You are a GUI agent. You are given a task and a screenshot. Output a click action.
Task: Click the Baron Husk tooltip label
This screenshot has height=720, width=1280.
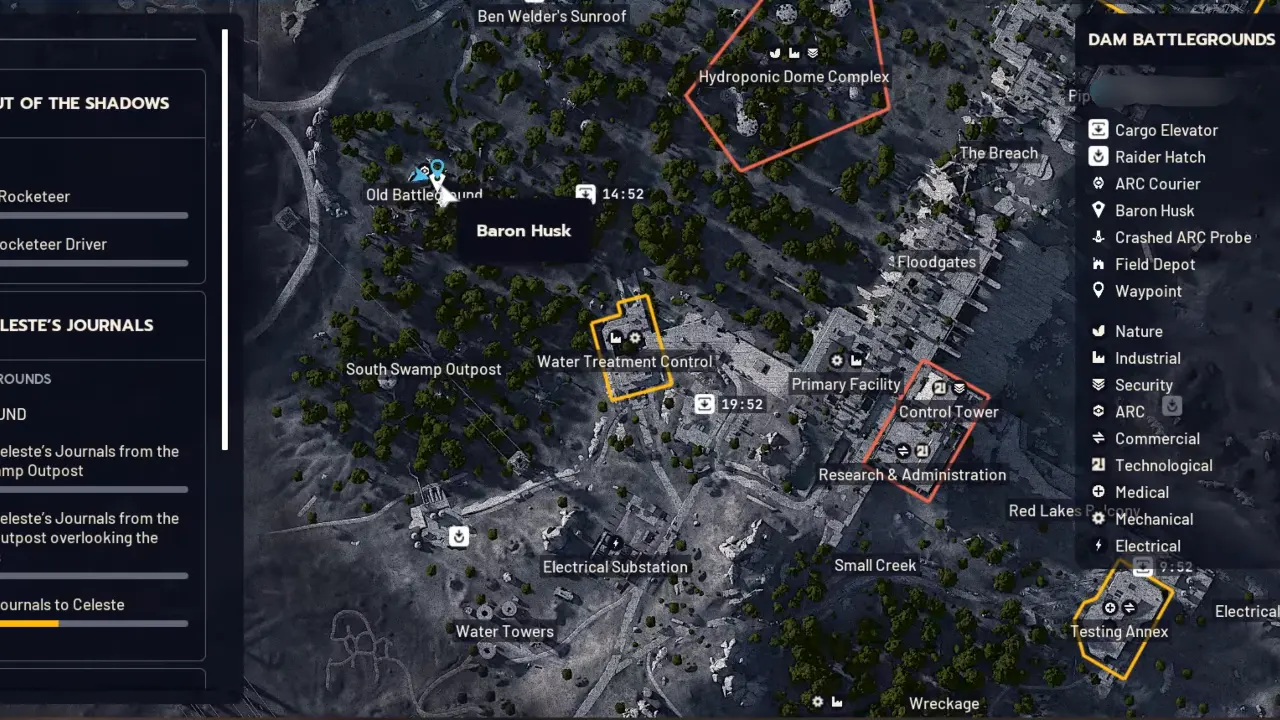point(524,231)
